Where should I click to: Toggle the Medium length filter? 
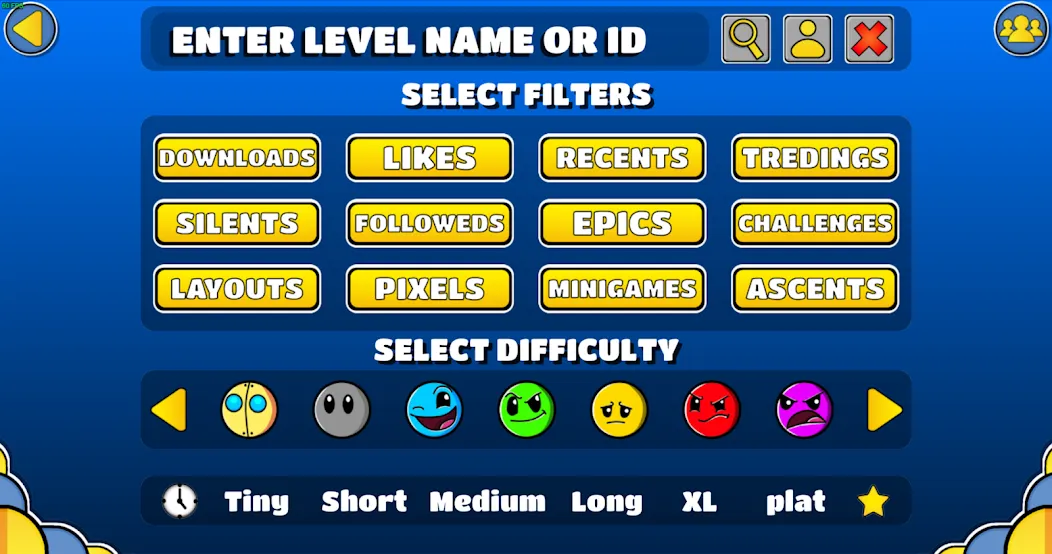(488, 501)
